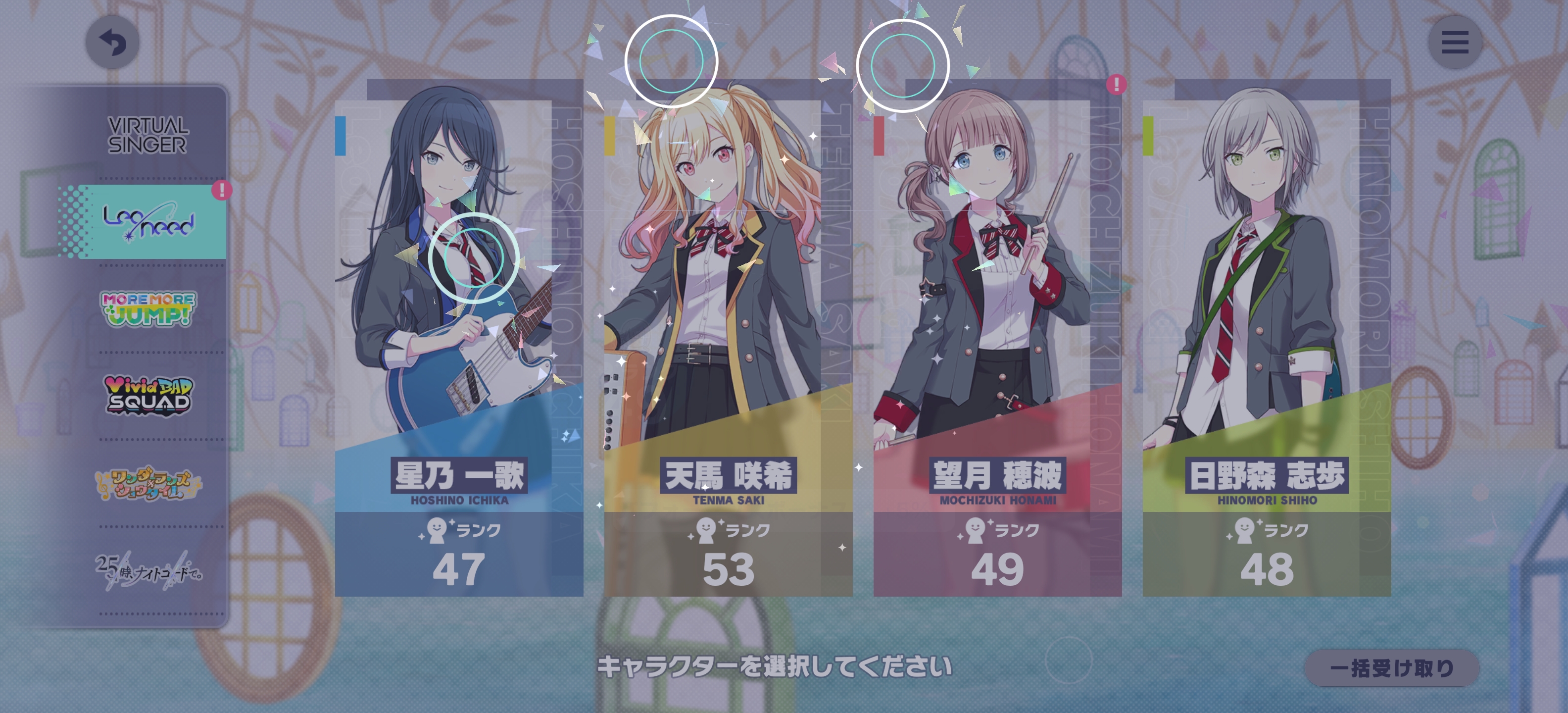Go back with the return arrow button
Viewport: 1568px width, 713px height.
112,43
